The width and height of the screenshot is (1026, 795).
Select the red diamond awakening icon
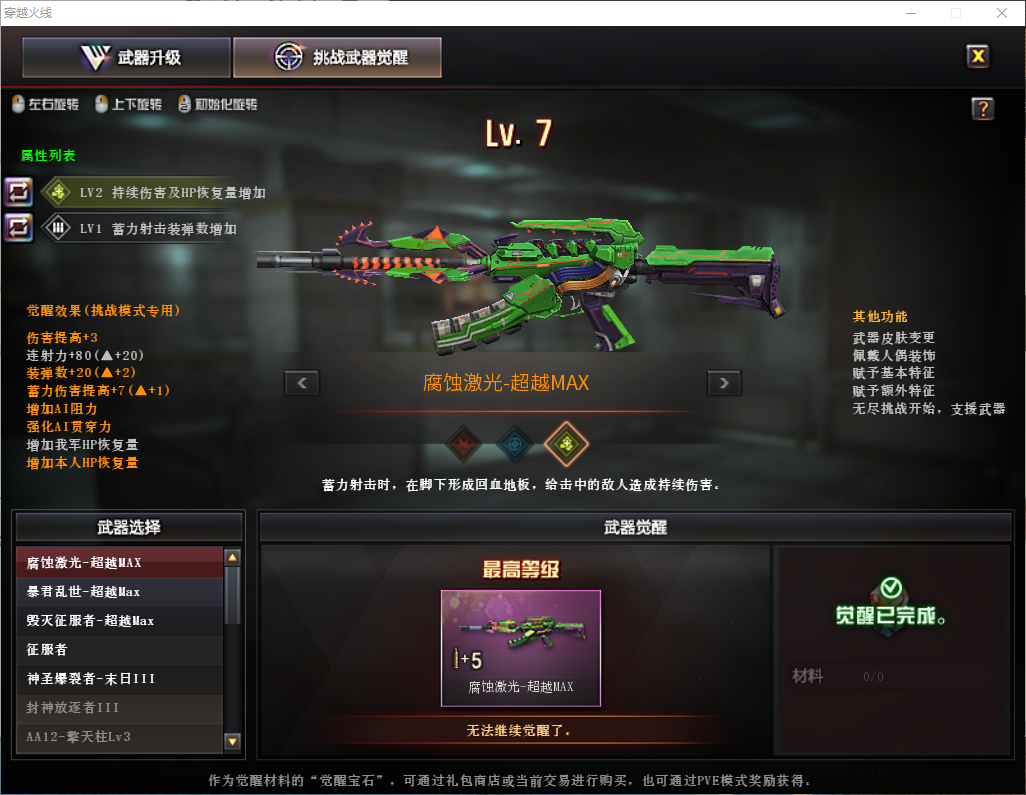463,443
